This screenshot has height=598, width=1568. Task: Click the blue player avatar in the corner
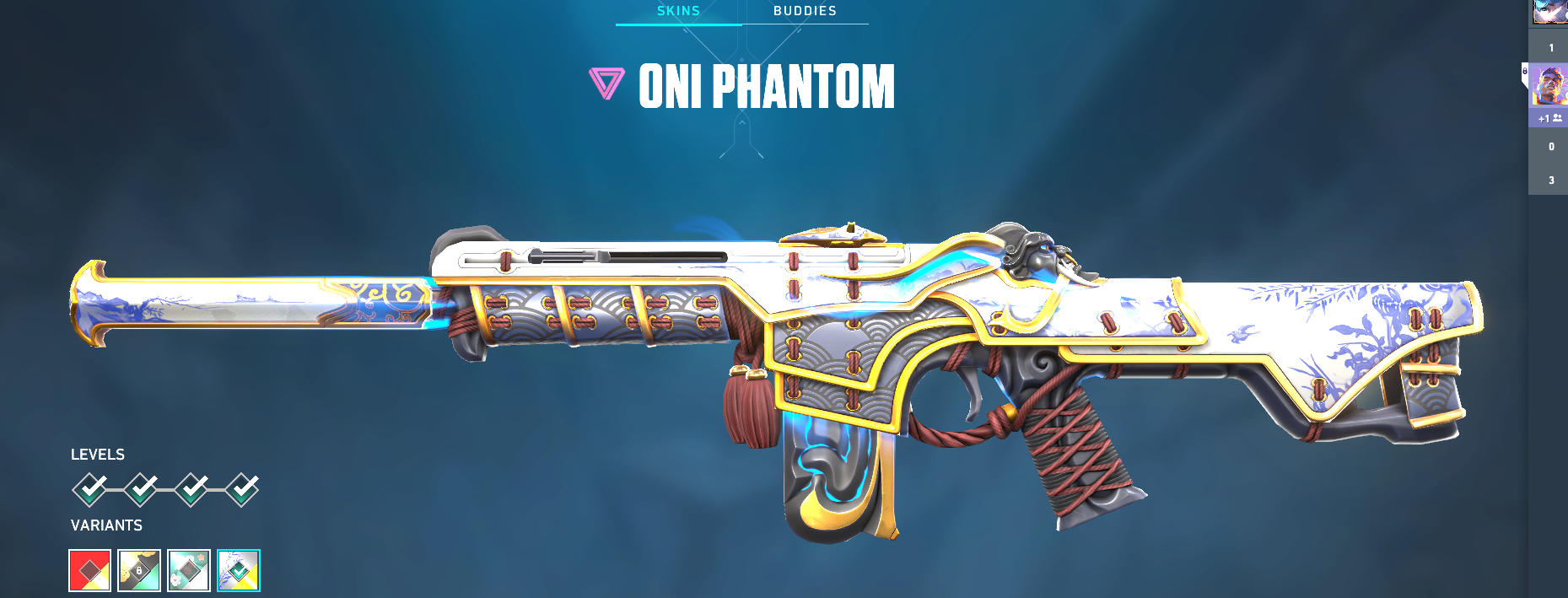(x=1550, y=11)
